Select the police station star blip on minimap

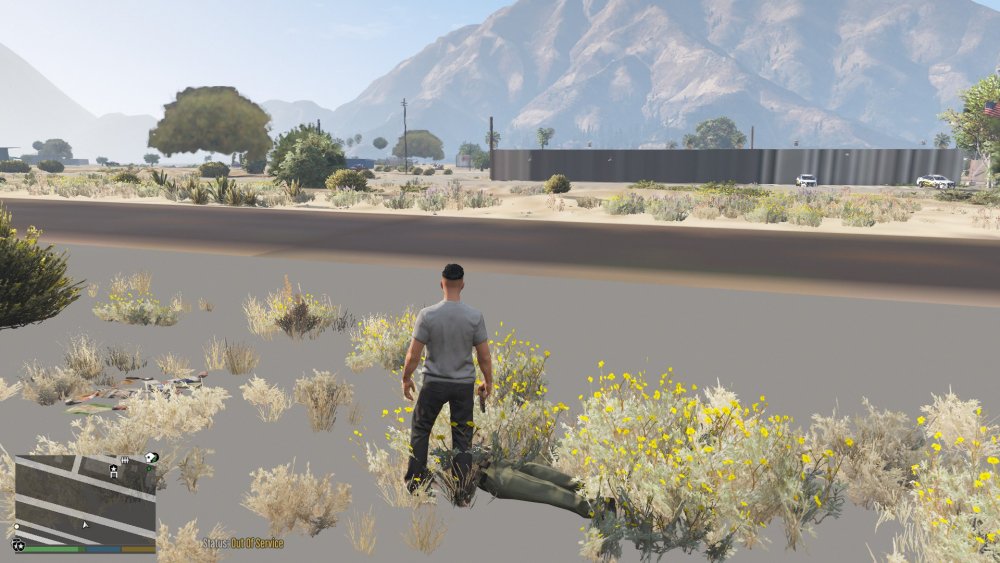coord(114,468)
